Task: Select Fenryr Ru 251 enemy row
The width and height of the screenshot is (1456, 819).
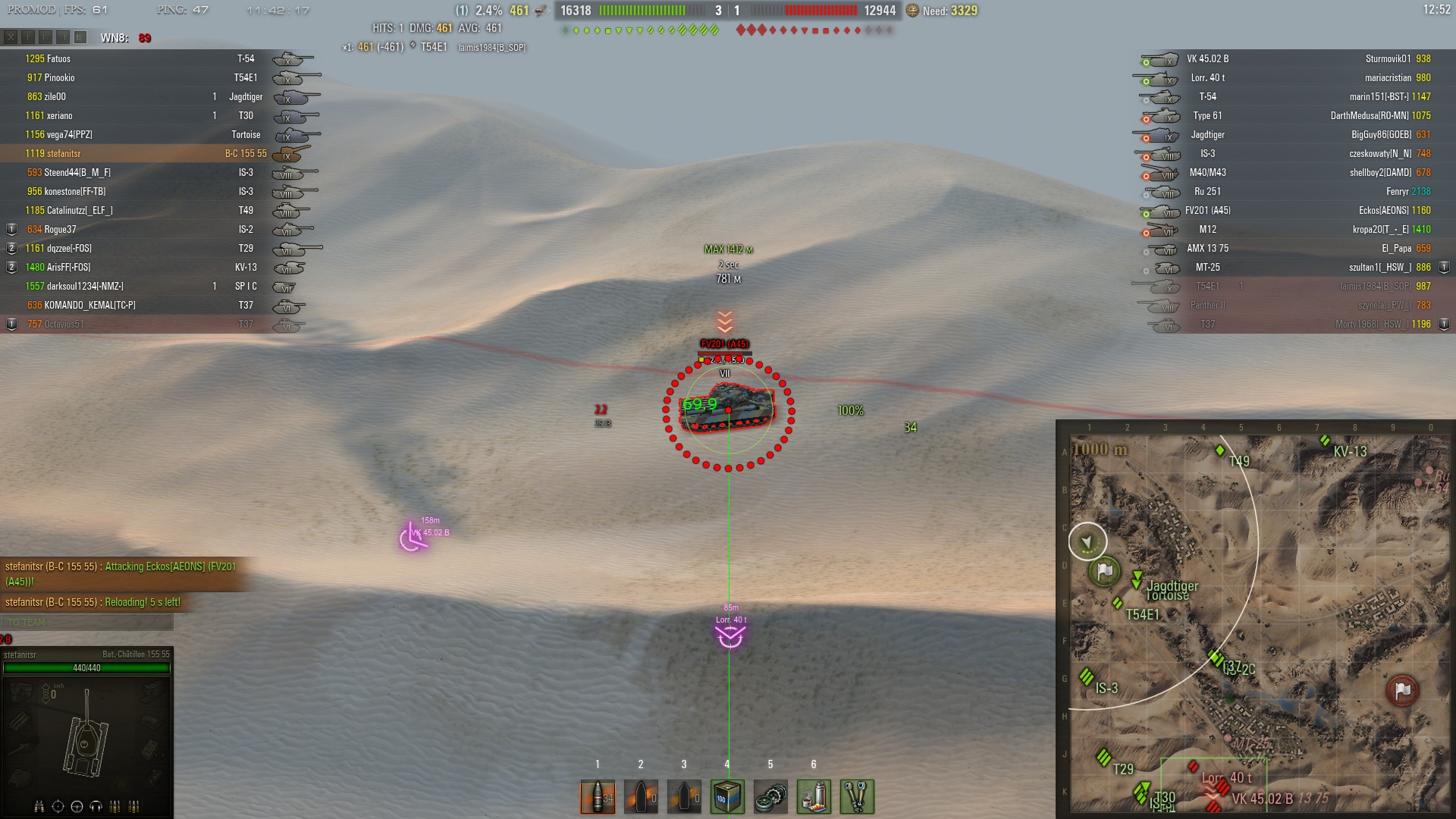Action: pyautogui.click(x=1289, y=191)
